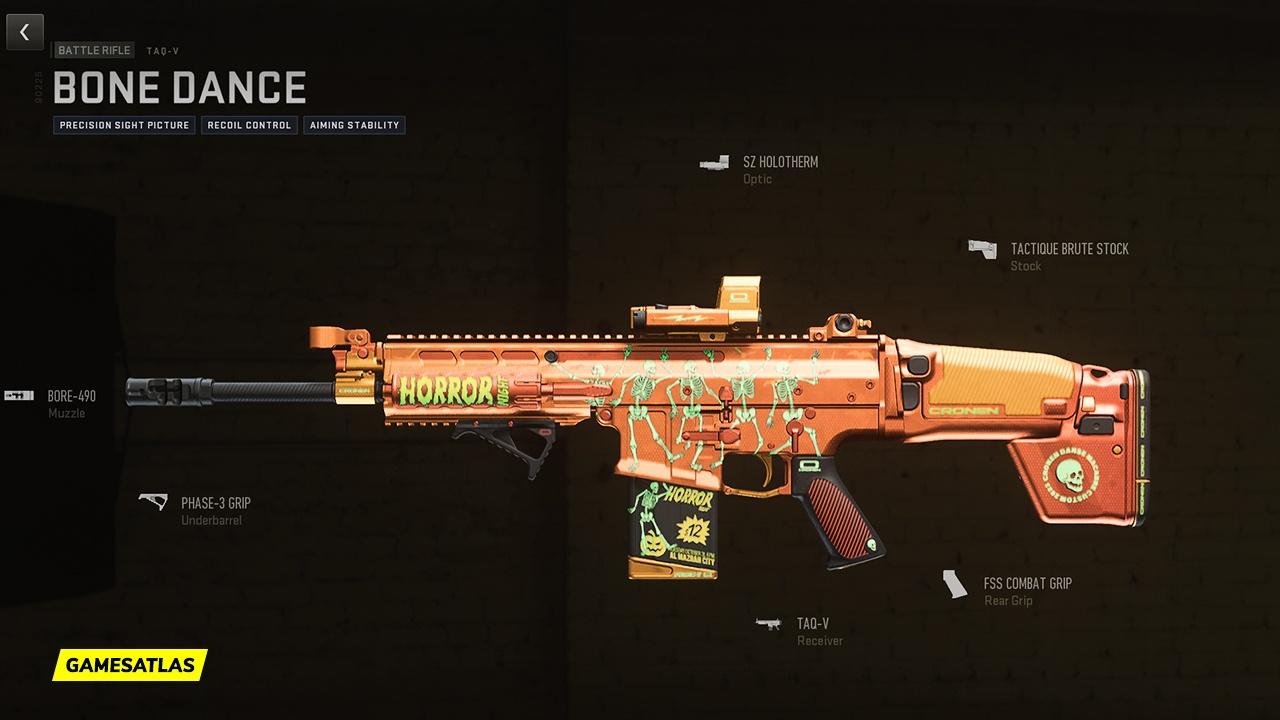Choose the Aiming Stability tag
This screenshot has height=720, width=1280.
coord(354,125)
